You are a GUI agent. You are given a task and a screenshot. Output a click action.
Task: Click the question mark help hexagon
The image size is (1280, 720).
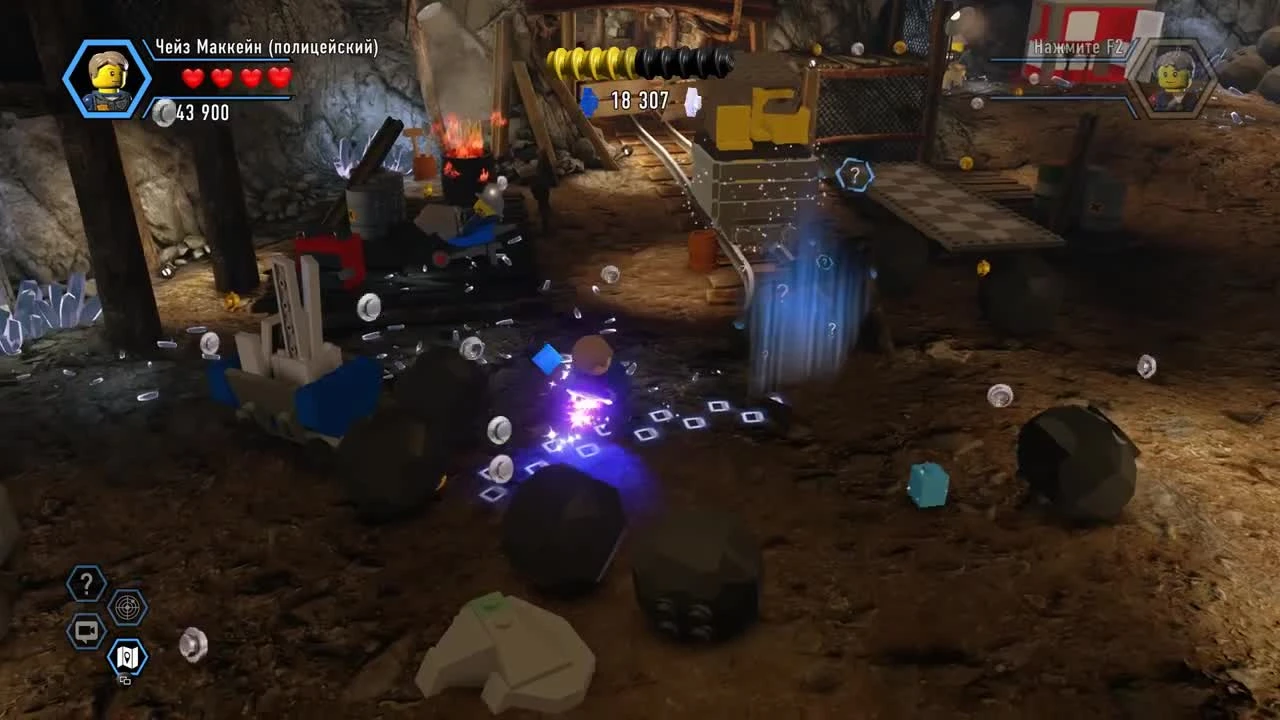[85, 583]
